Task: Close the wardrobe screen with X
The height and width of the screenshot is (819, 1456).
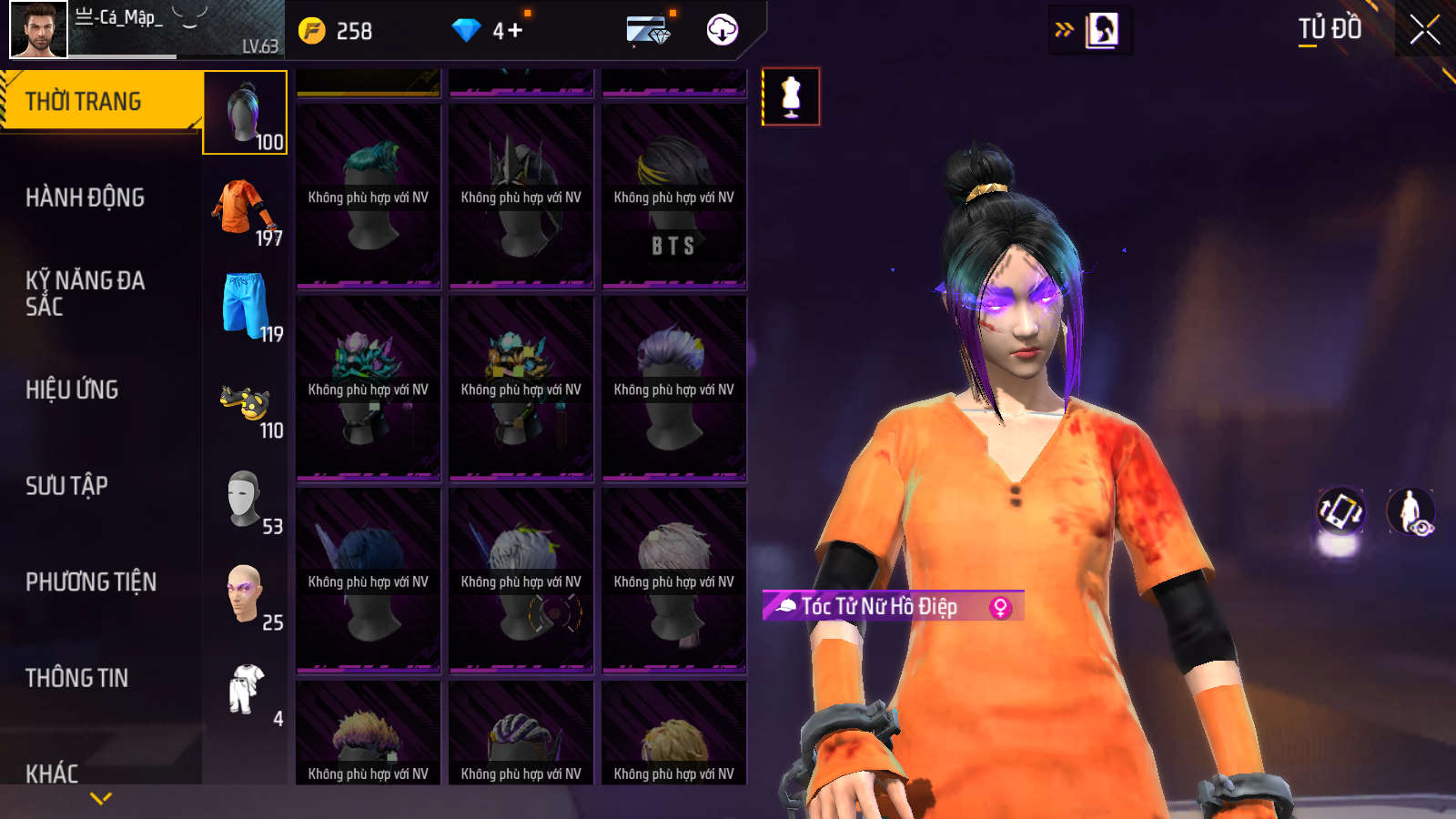Action: tap(1424, 30)
